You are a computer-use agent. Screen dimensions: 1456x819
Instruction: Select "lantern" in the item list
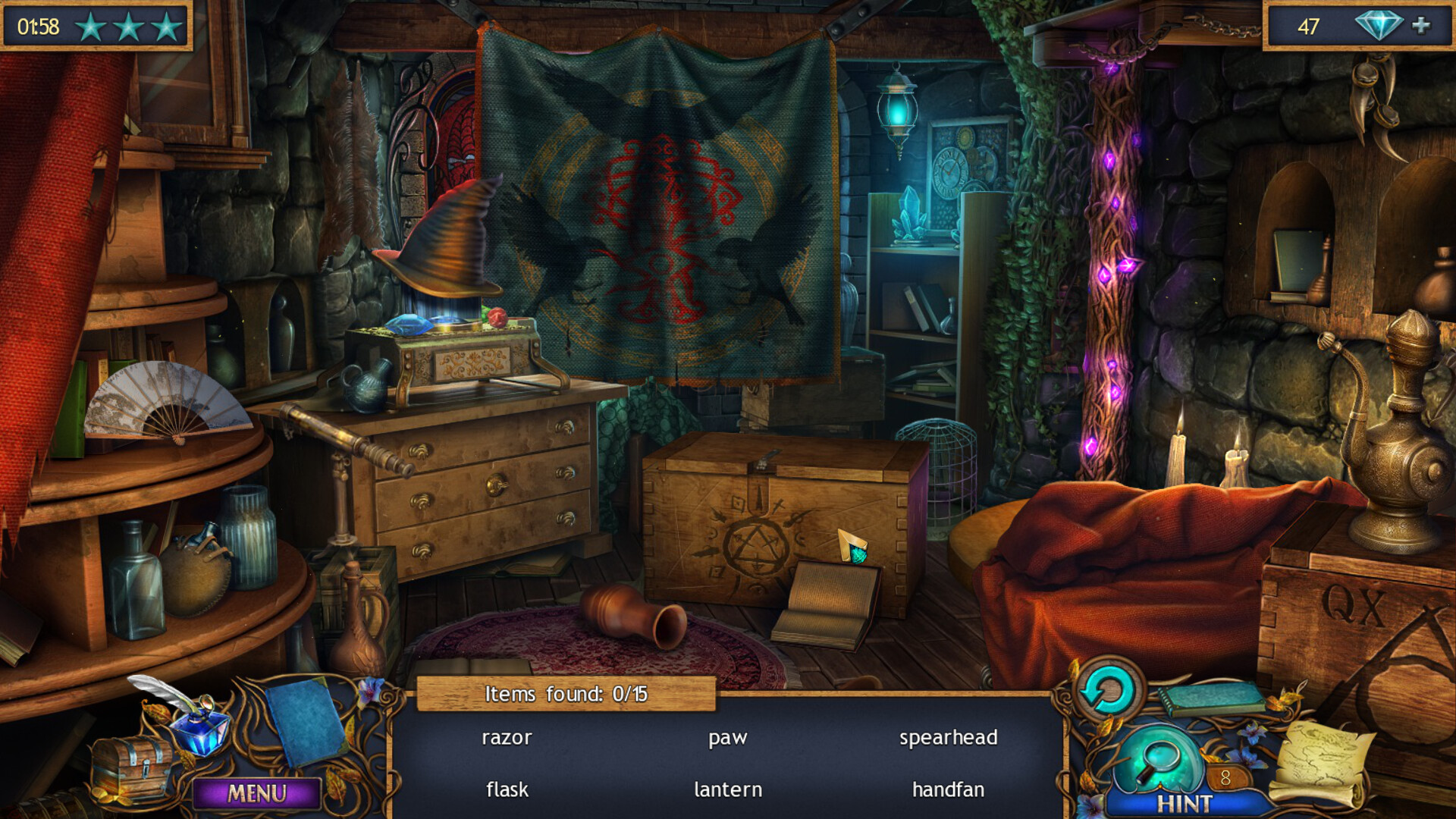click(x=727, y=789)
